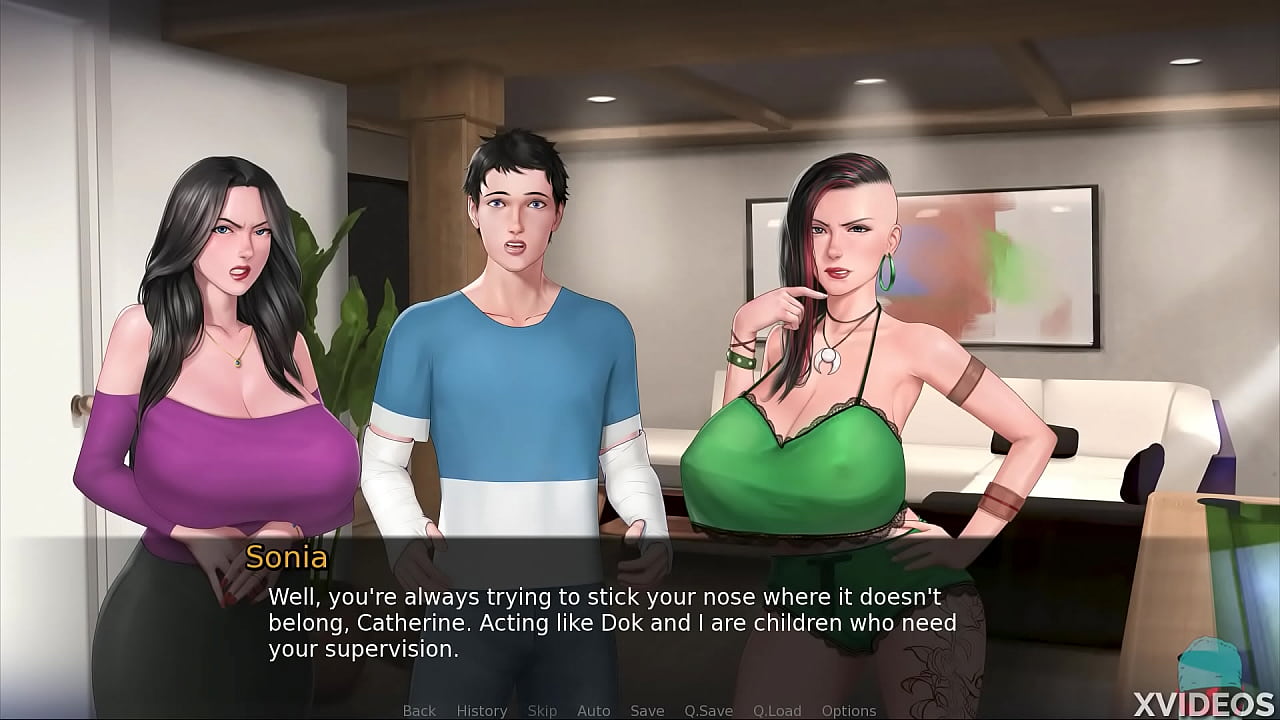This screenshot has height=720, width=1280.
Task: Click the dialogue text to continue the scene
Action: click(600, 622)
